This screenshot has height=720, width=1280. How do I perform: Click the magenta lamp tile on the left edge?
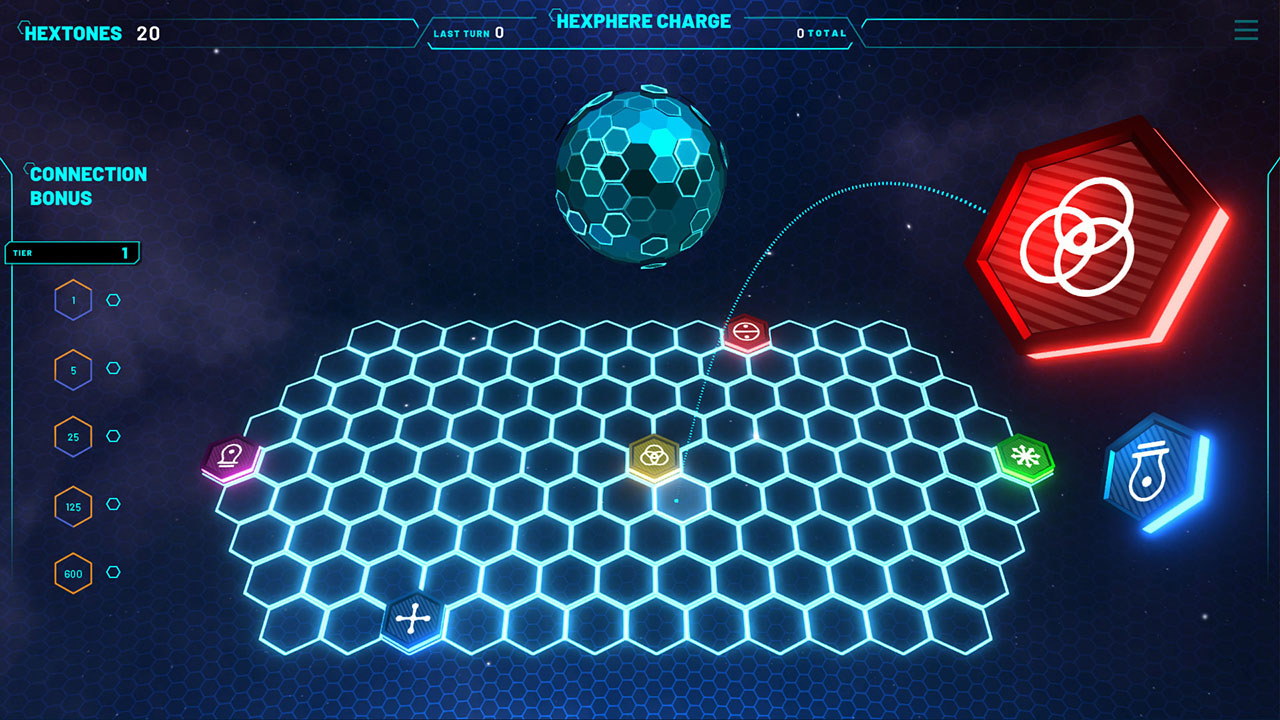point(230,455)
